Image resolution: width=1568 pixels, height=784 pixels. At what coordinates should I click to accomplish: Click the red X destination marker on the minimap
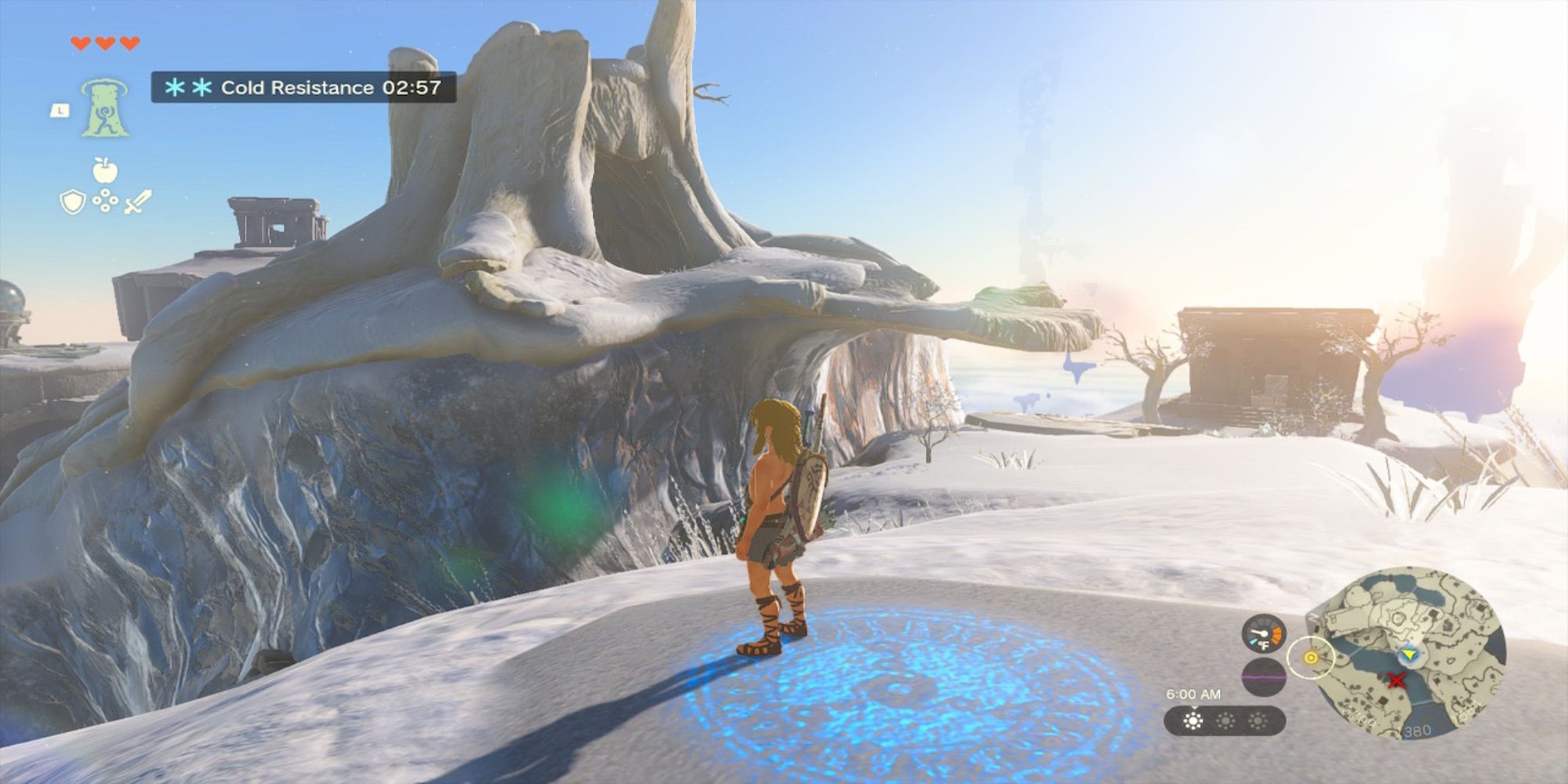click(1396, 679)
